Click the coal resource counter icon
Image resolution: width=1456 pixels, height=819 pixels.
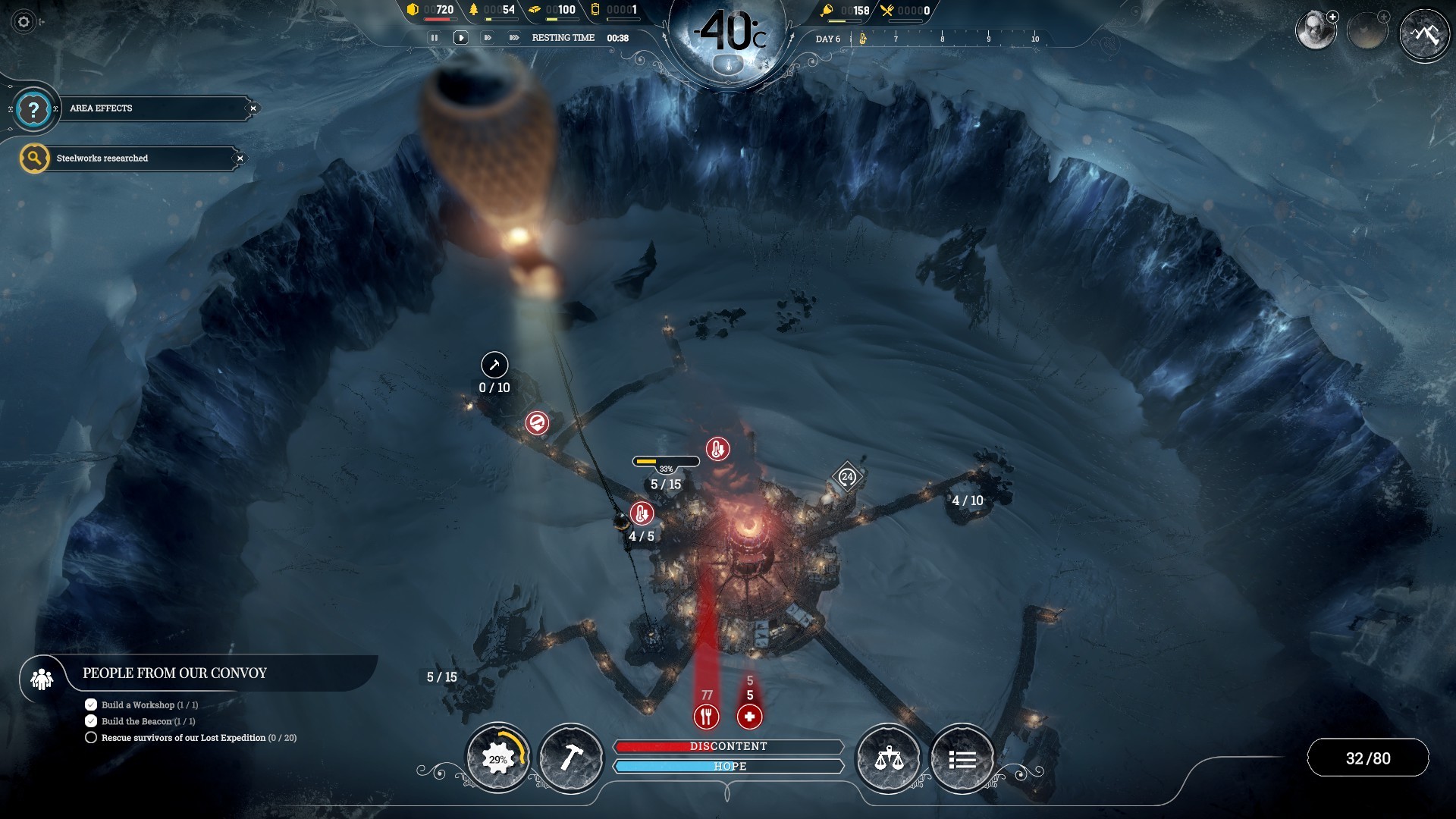pos(413,11)
